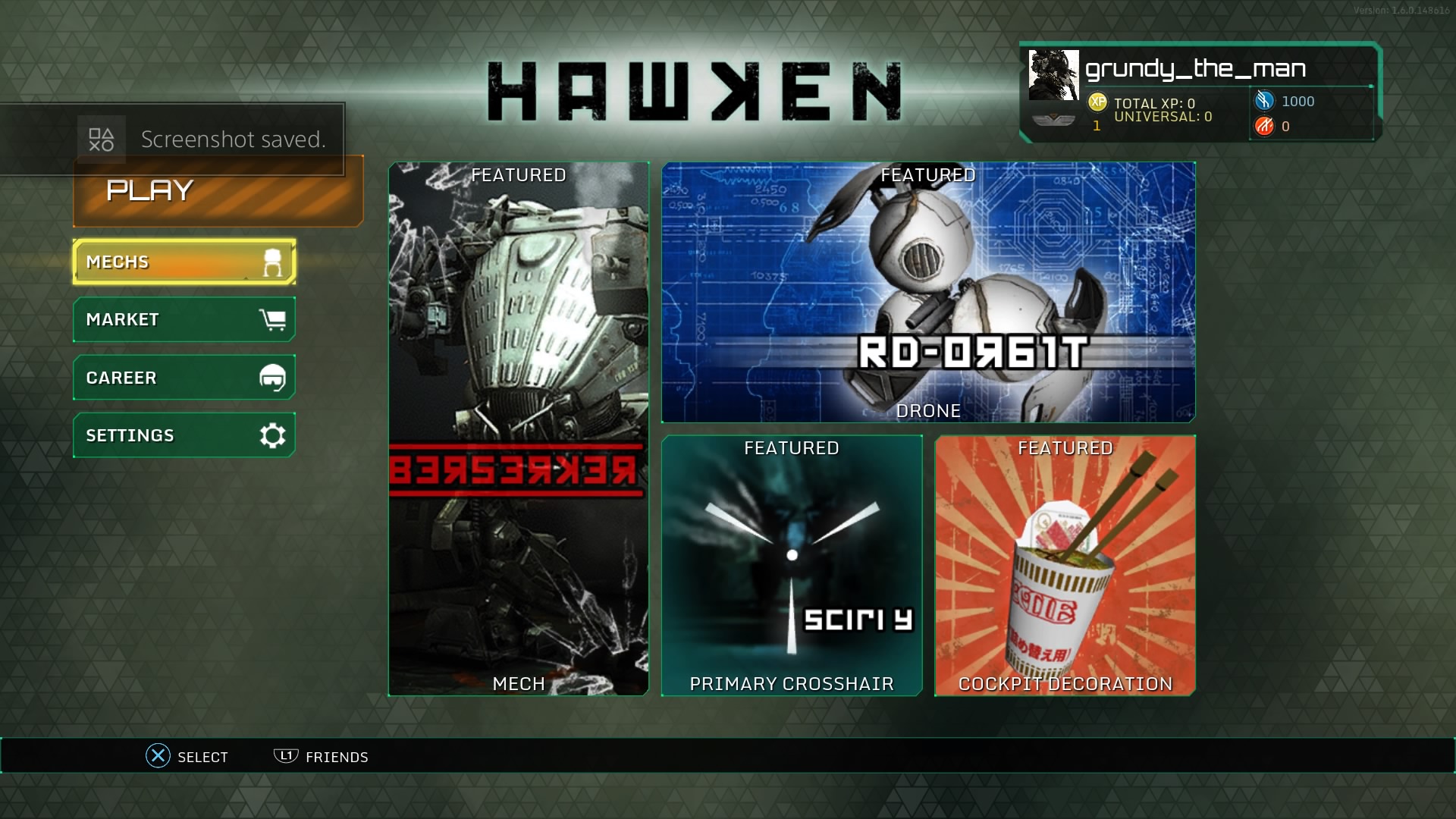Viewport: 1456px width, 819px height.
Task: Open Settings via the gear icon
Action: [x=271, y=435]
